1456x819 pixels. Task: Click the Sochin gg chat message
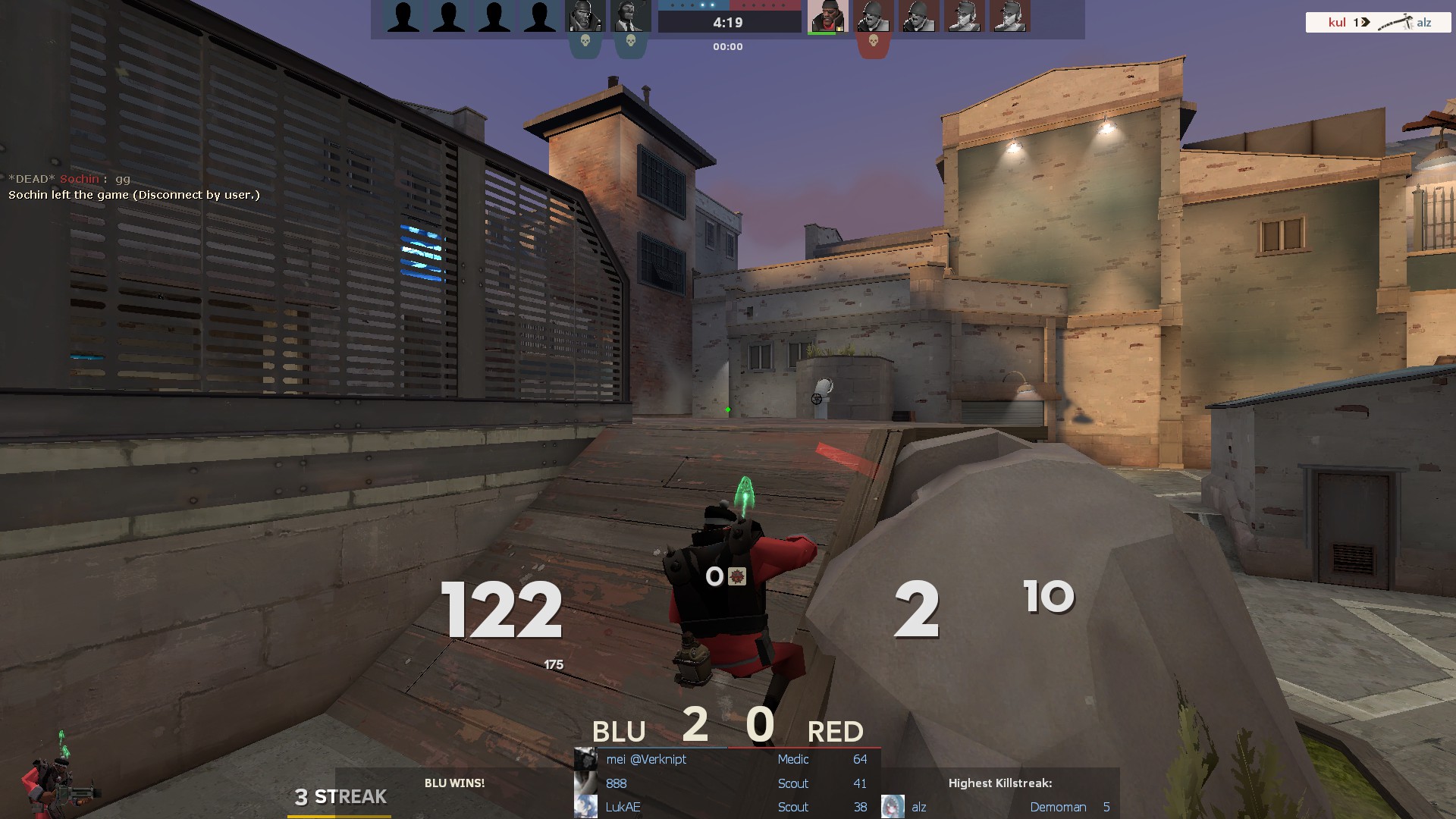70,179
